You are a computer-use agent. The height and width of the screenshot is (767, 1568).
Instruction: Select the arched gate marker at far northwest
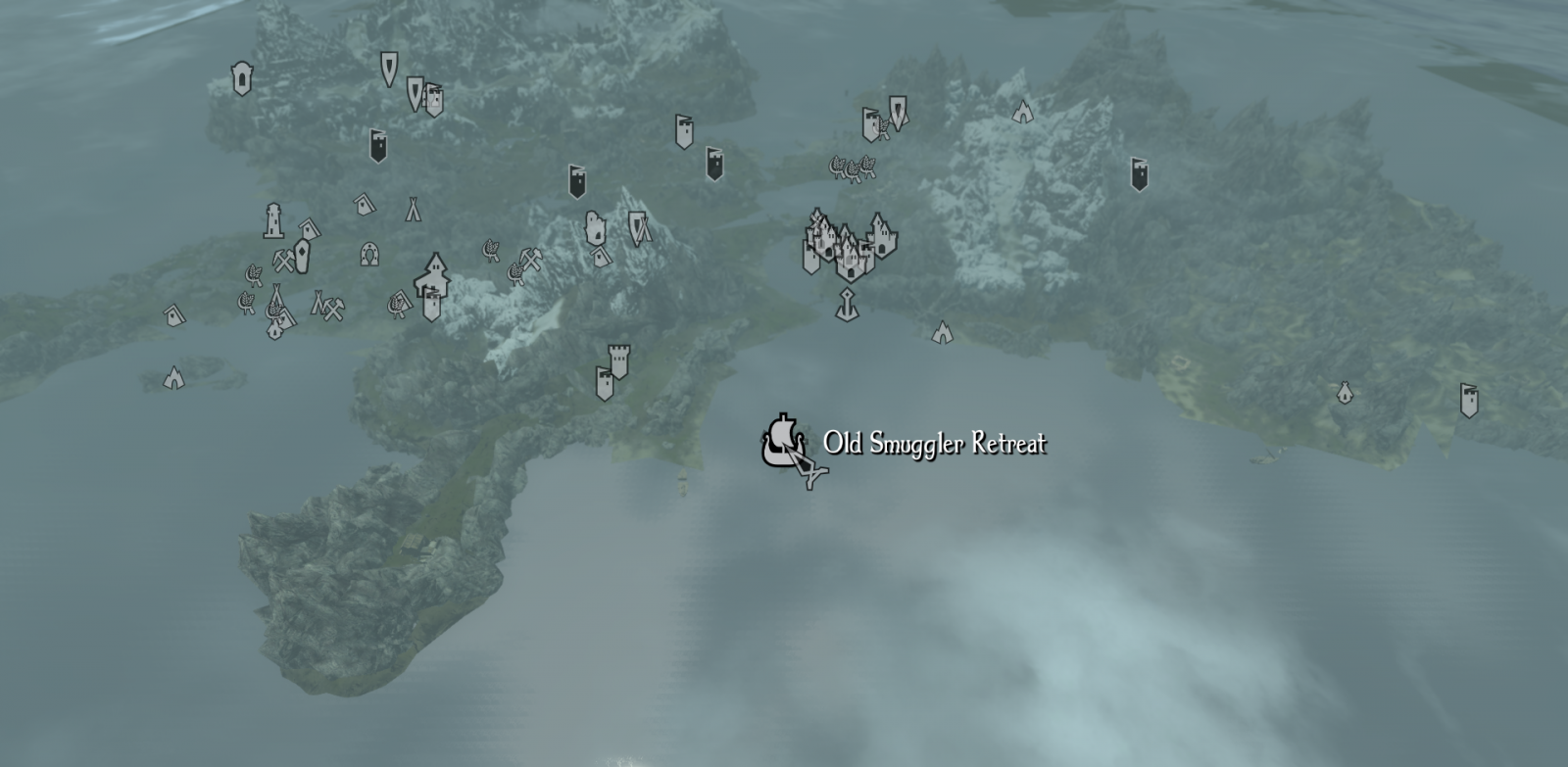(x=241, y=77)
